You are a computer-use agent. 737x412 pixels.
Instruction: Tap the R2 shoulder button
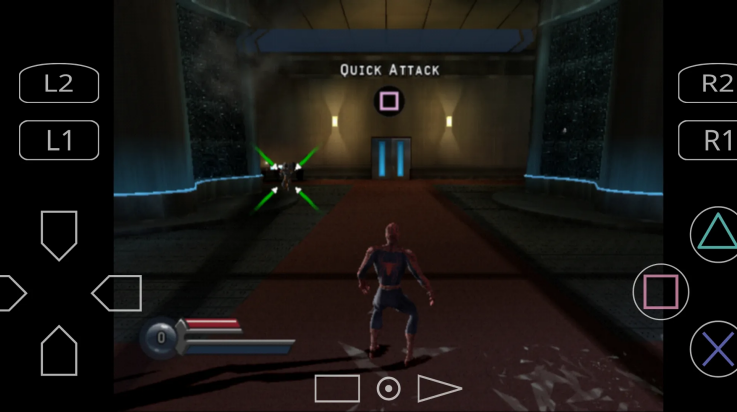(710, 84)
